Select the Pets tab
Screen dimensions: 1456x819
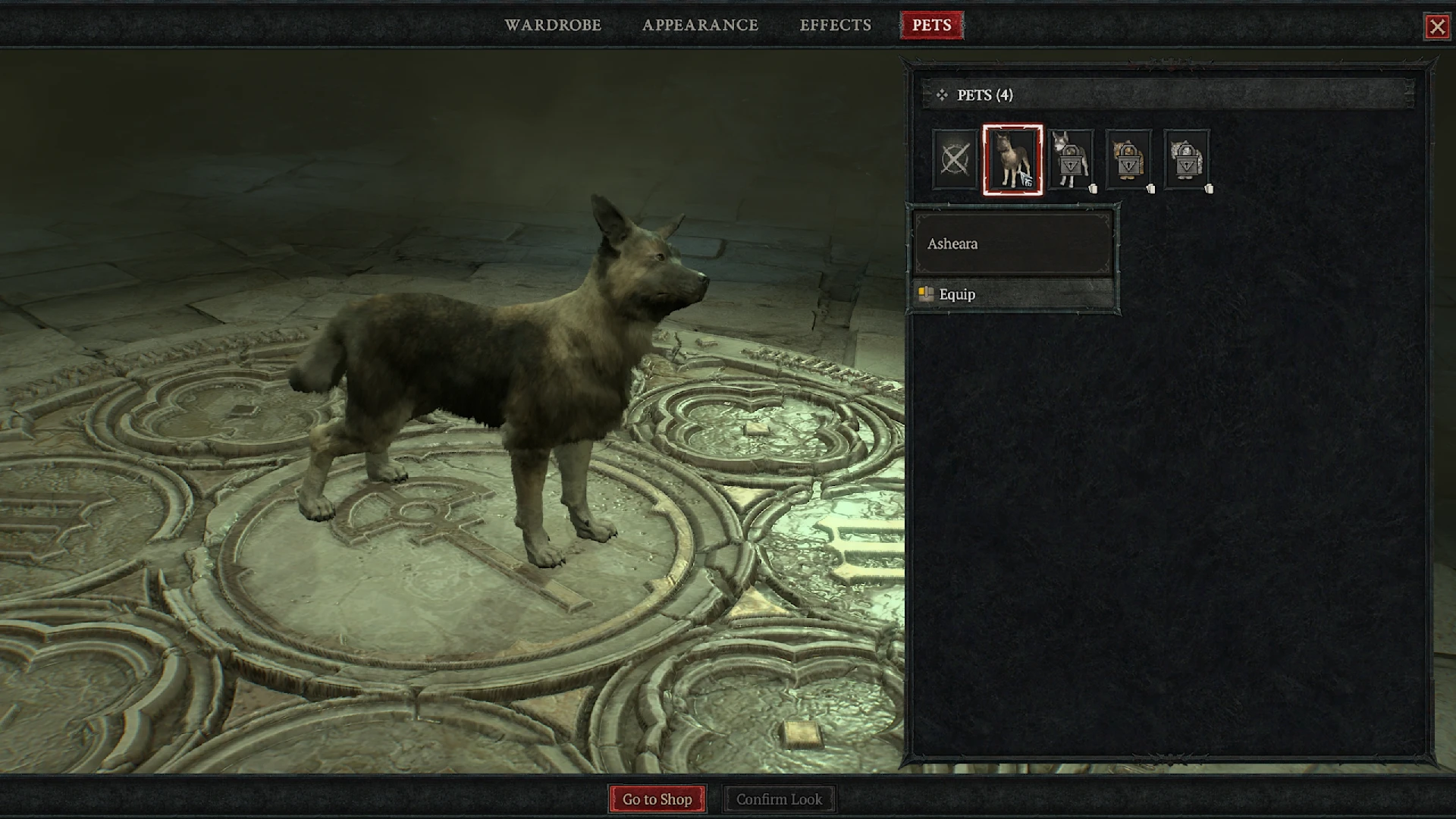931,25
